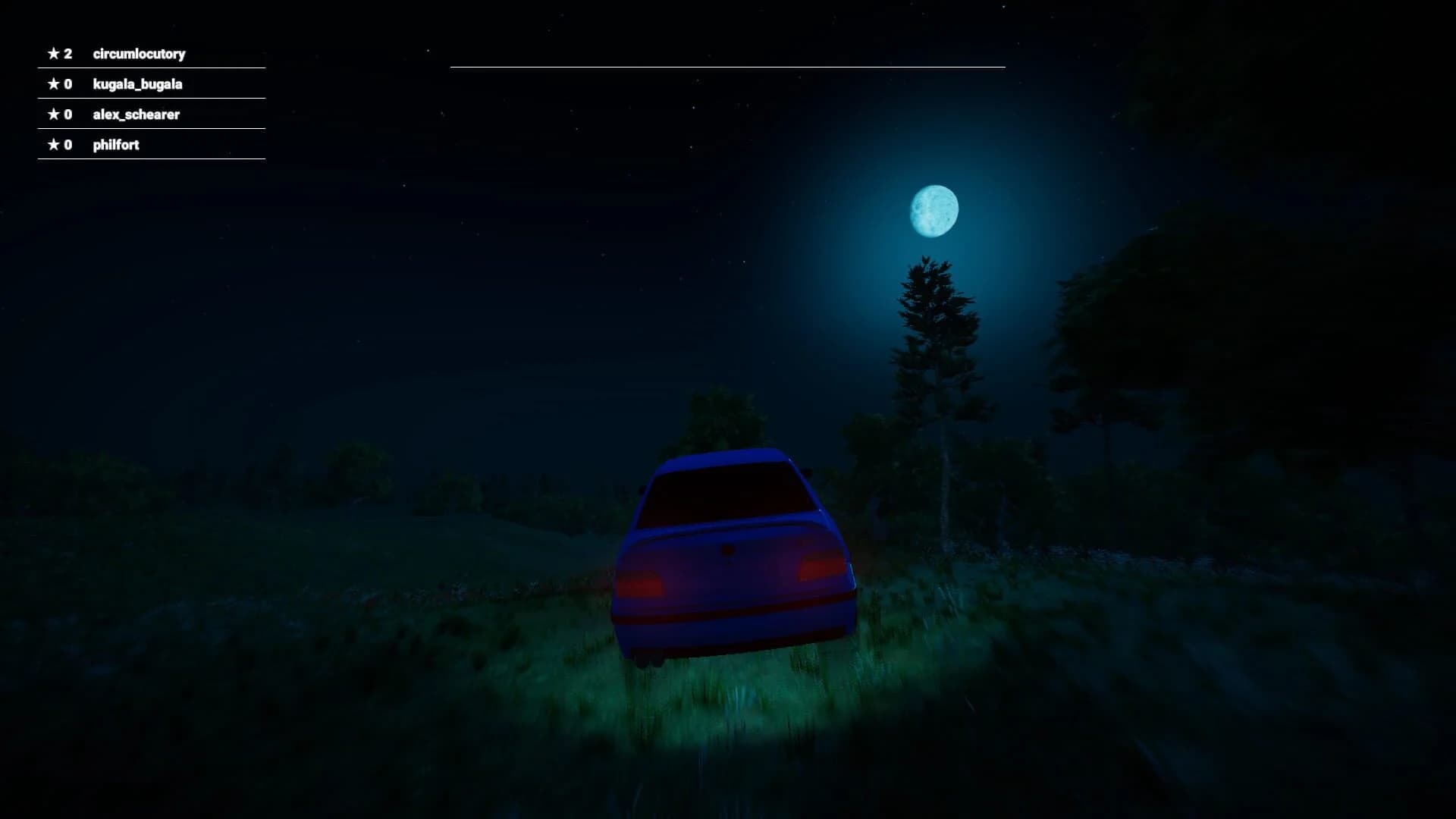Click philfort's zero score counter
The image size is (1456, 819).
click(x=68, y=144)
